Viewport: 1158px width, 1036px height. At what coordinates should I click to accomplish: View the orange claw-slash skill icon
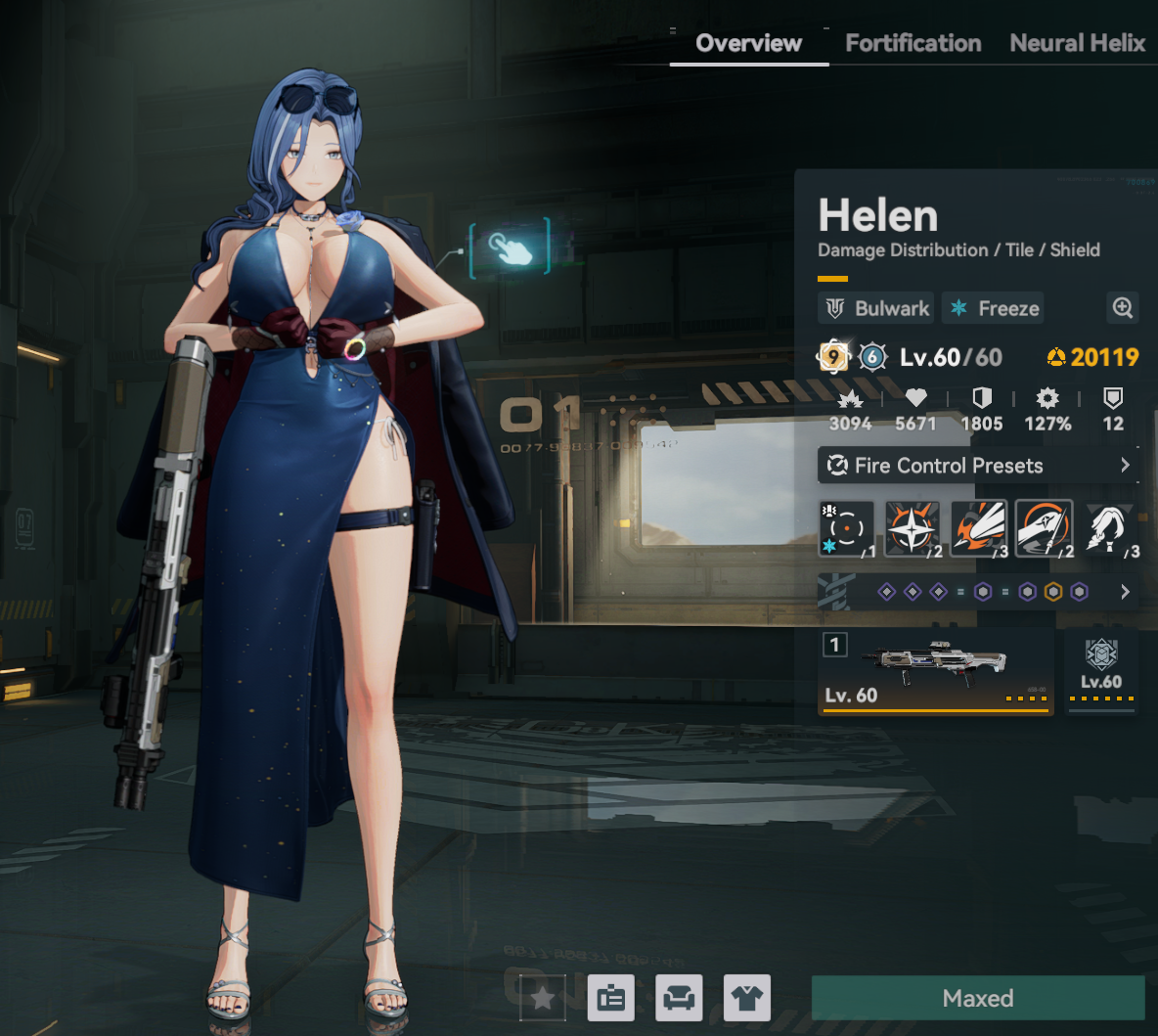[x=978, y=529]
